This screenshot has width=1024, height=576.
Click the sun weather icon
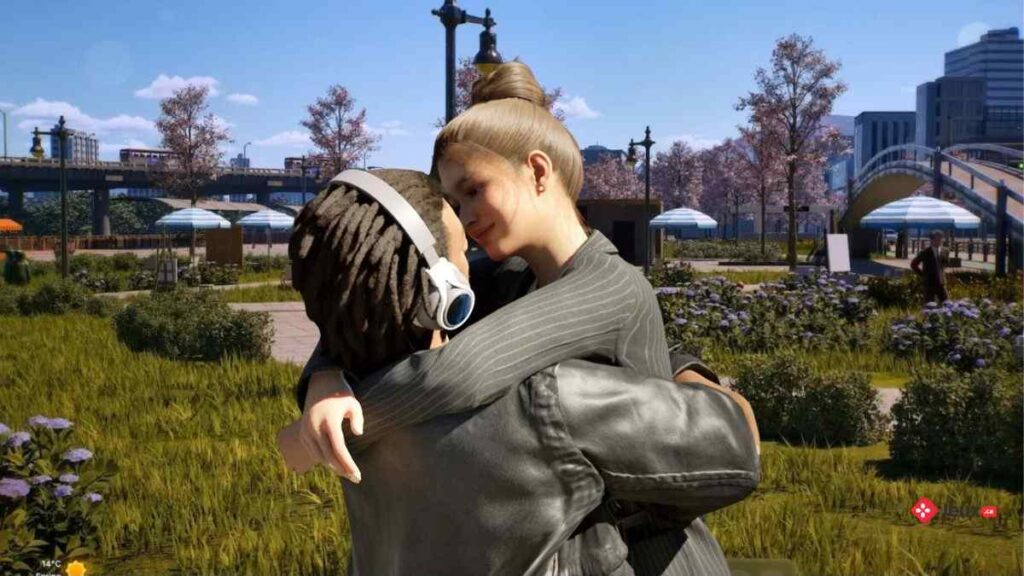coord(76,568)
